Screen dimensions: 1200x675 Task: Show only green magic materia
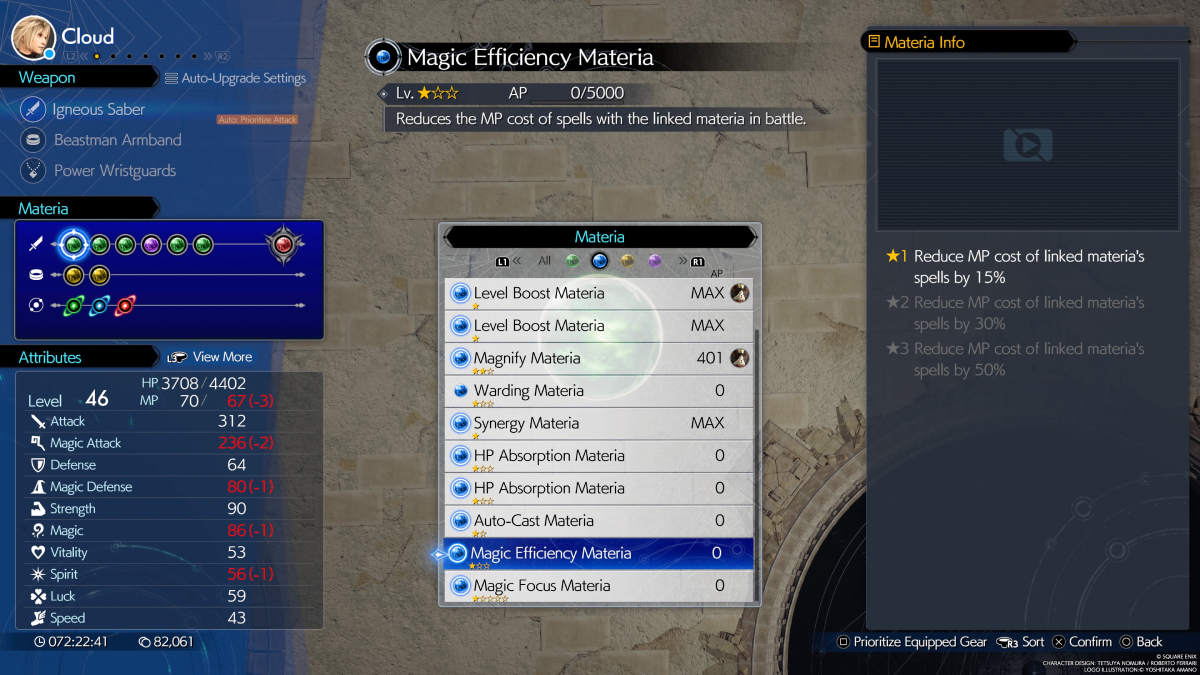tap(572, 261)
